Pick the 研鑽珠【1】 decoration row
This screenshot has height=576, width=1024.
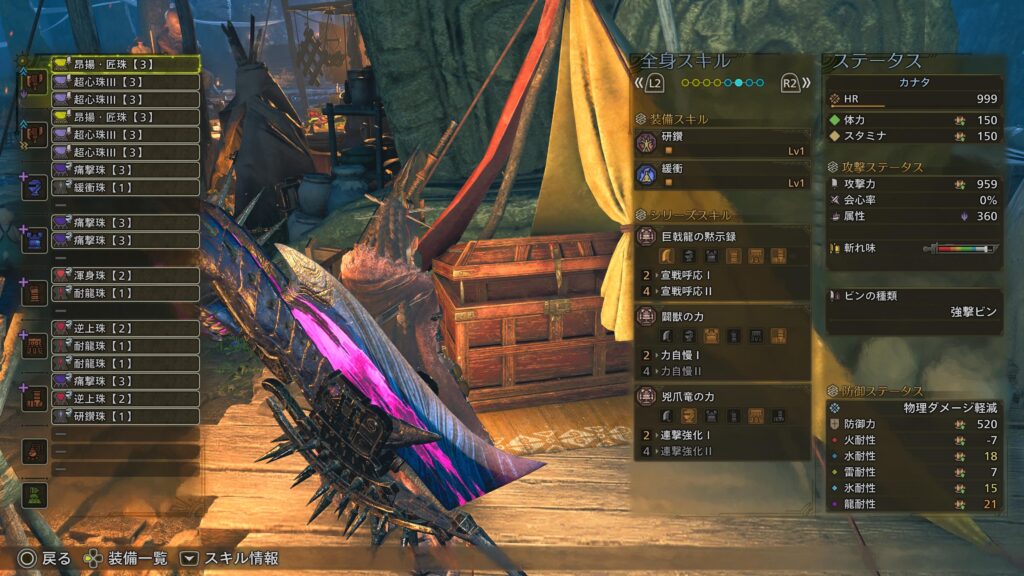point(124,416)
